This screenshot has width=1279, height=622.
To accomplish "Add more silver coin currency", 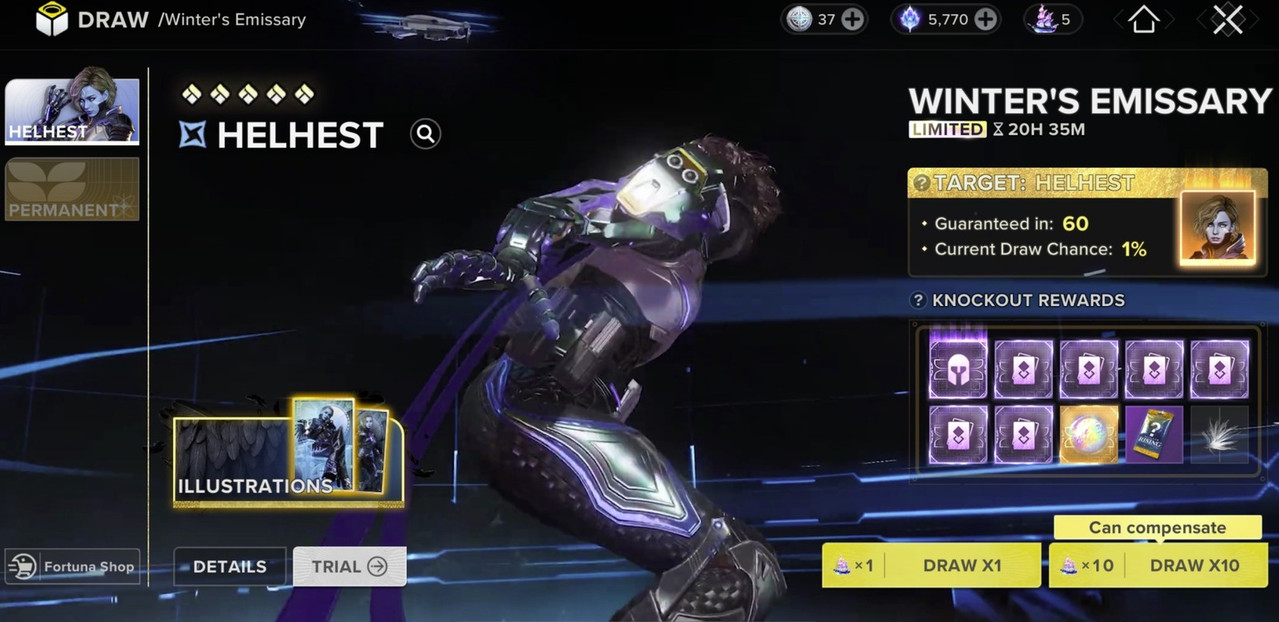I will click(852, 19).
